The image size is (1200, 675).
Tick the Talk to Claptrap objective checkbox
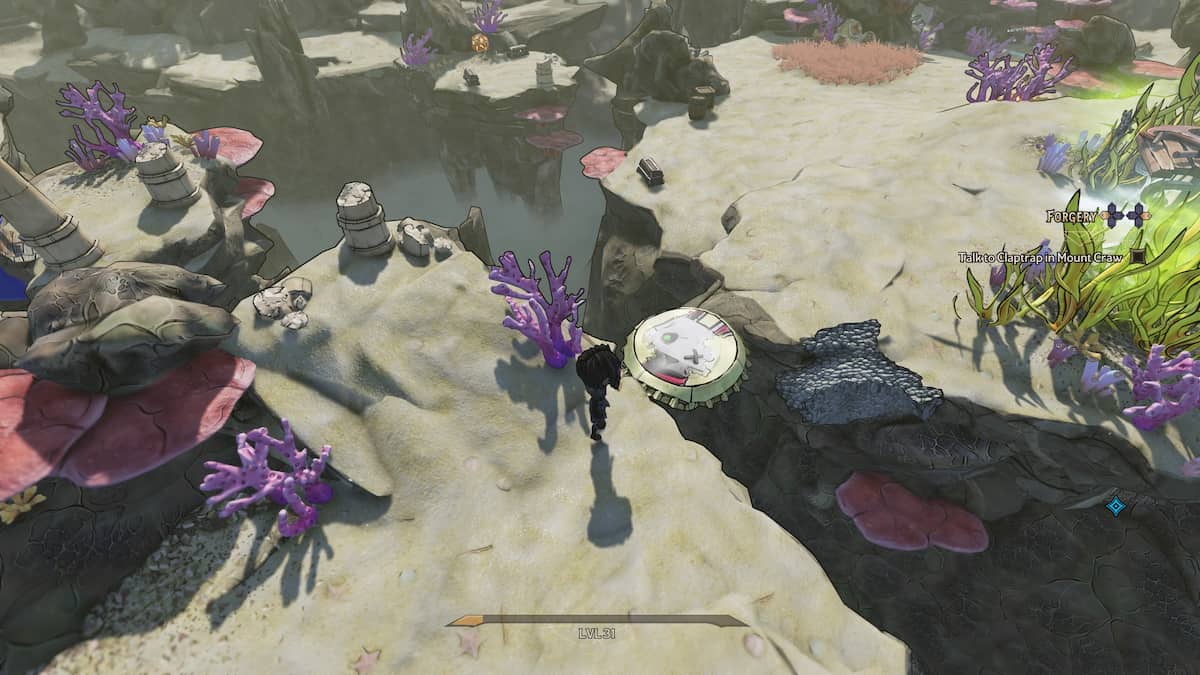[1138, 257]
